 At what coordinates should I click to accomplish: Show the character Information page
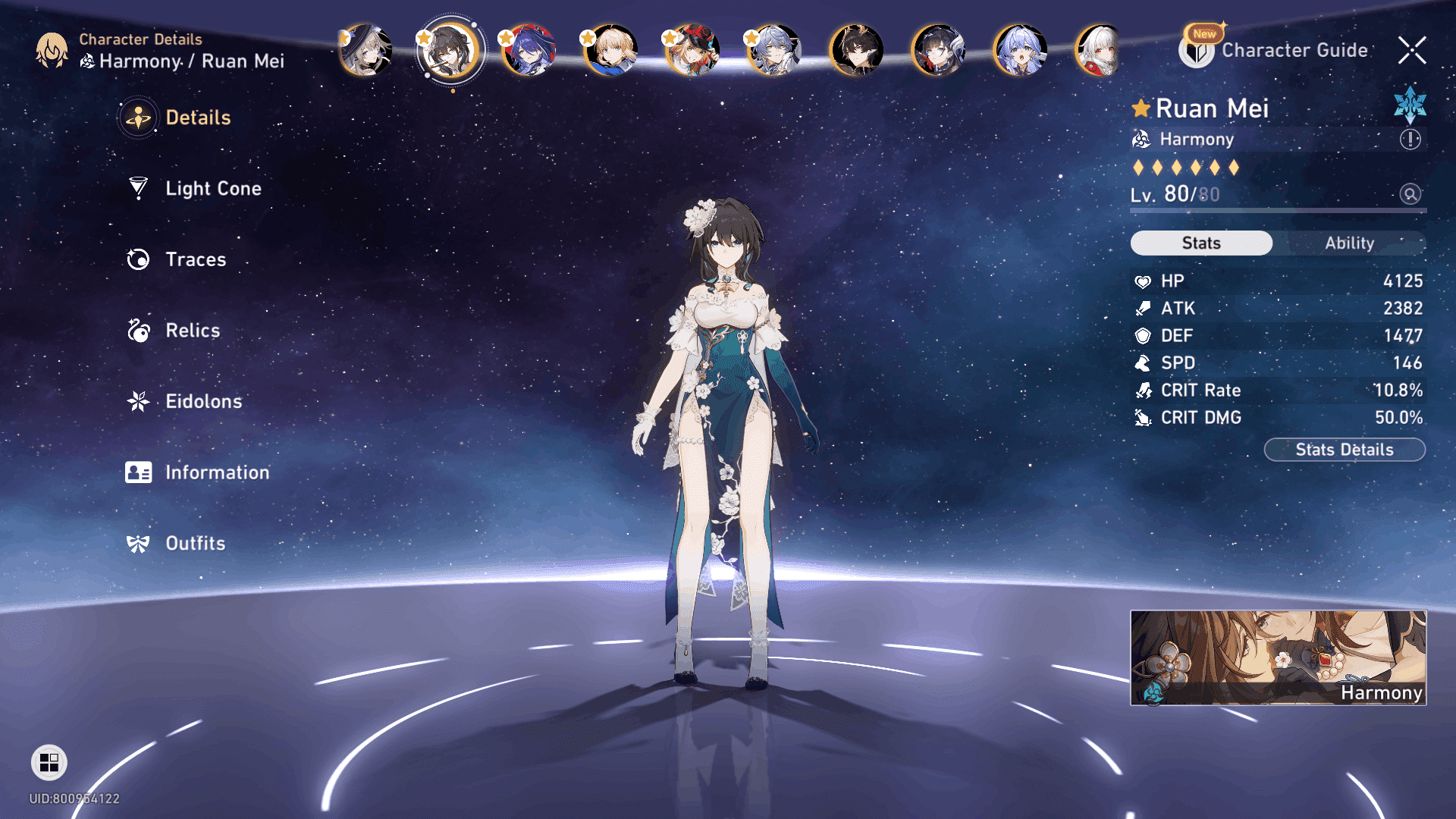pos(216,472)
